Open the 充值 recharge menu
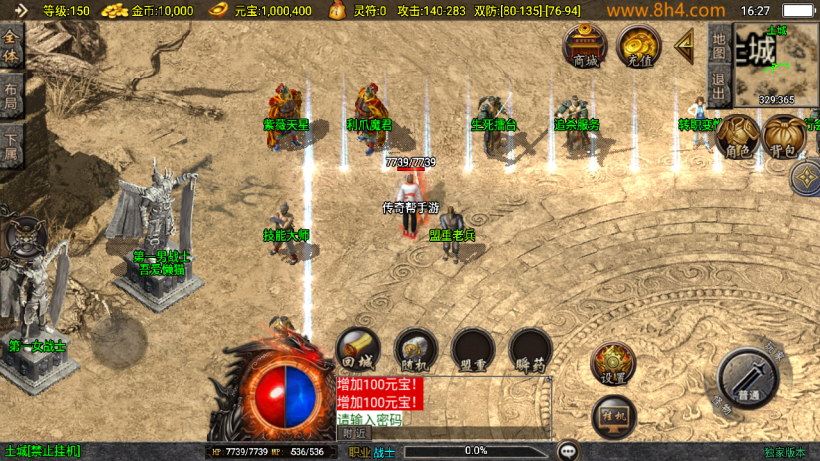Viewport: 820px width, 461px height. click(637, 46)
